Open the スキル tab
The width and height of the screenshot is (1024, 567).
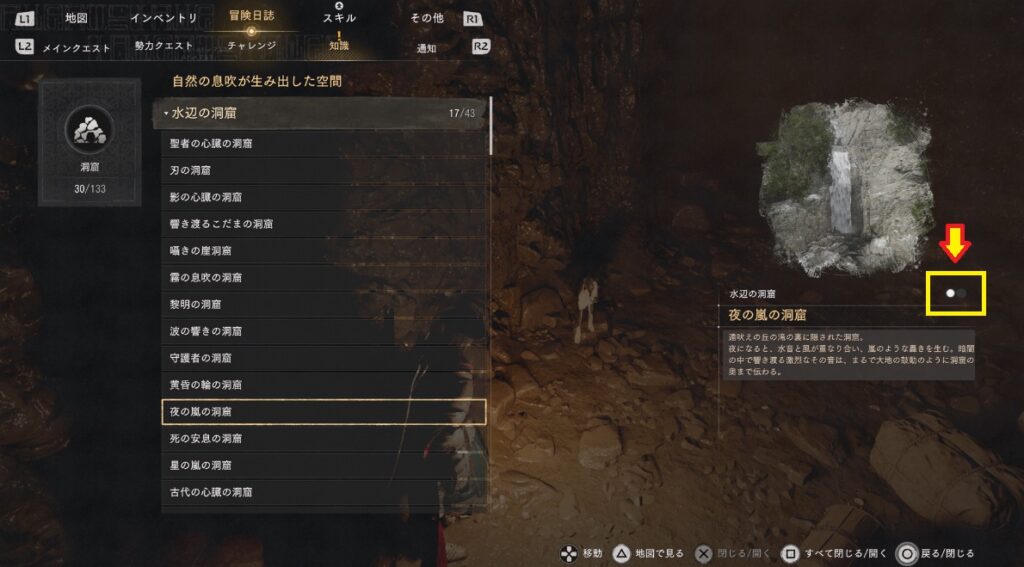coord(338,18)
